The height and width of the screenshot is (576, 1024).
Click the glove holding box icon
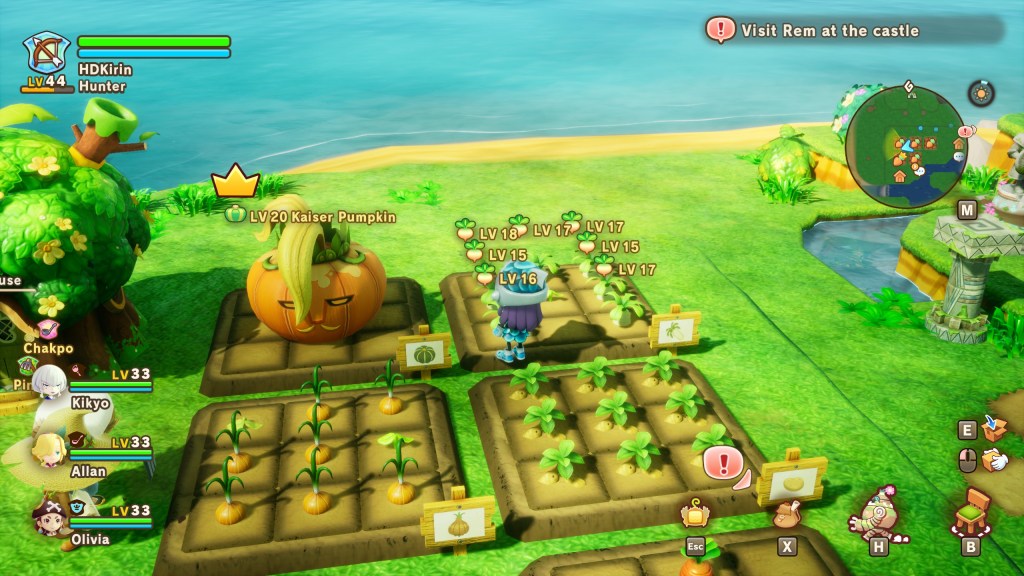[x=994, y=460]
